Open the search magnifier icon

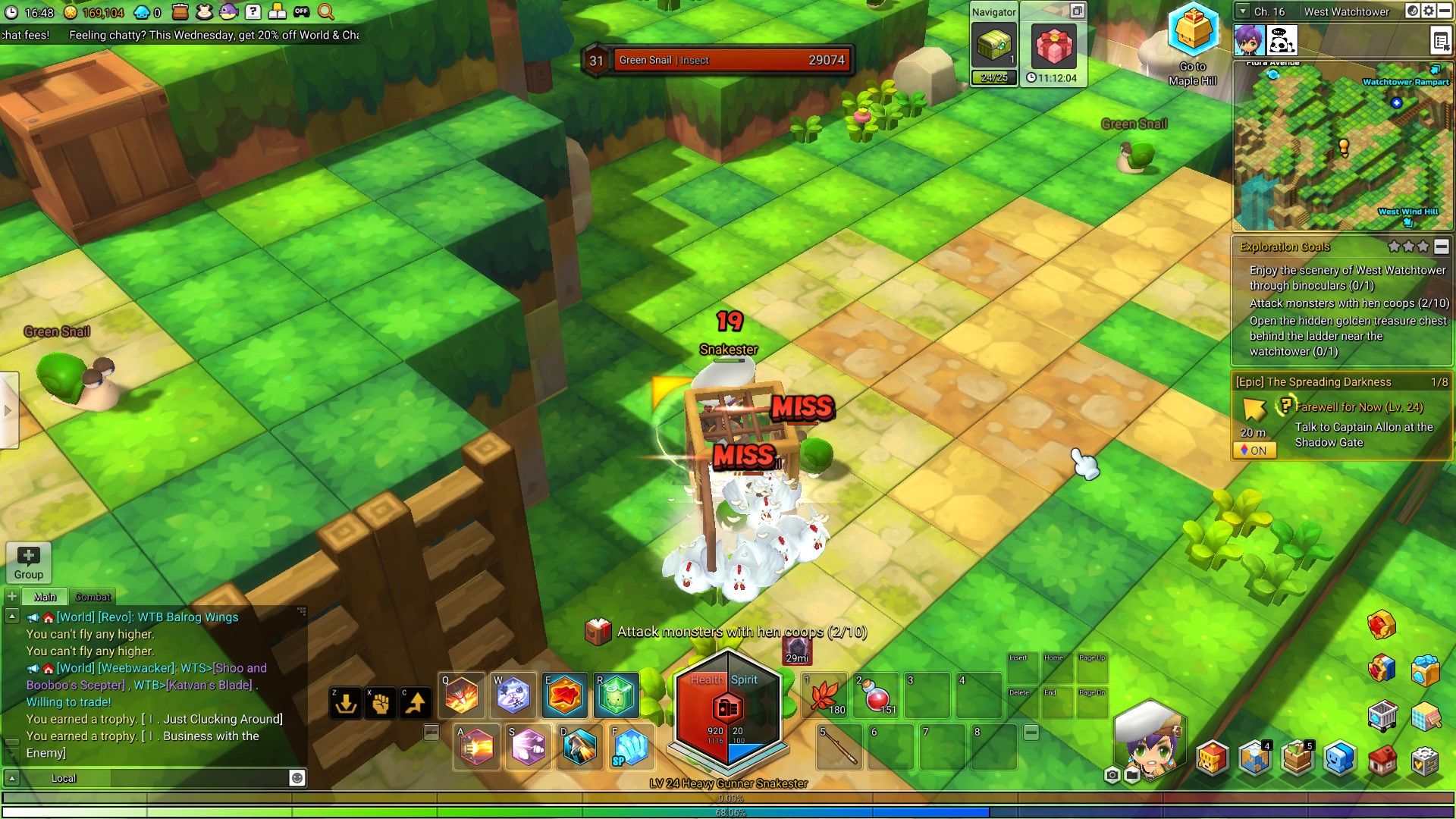(325, 11)
